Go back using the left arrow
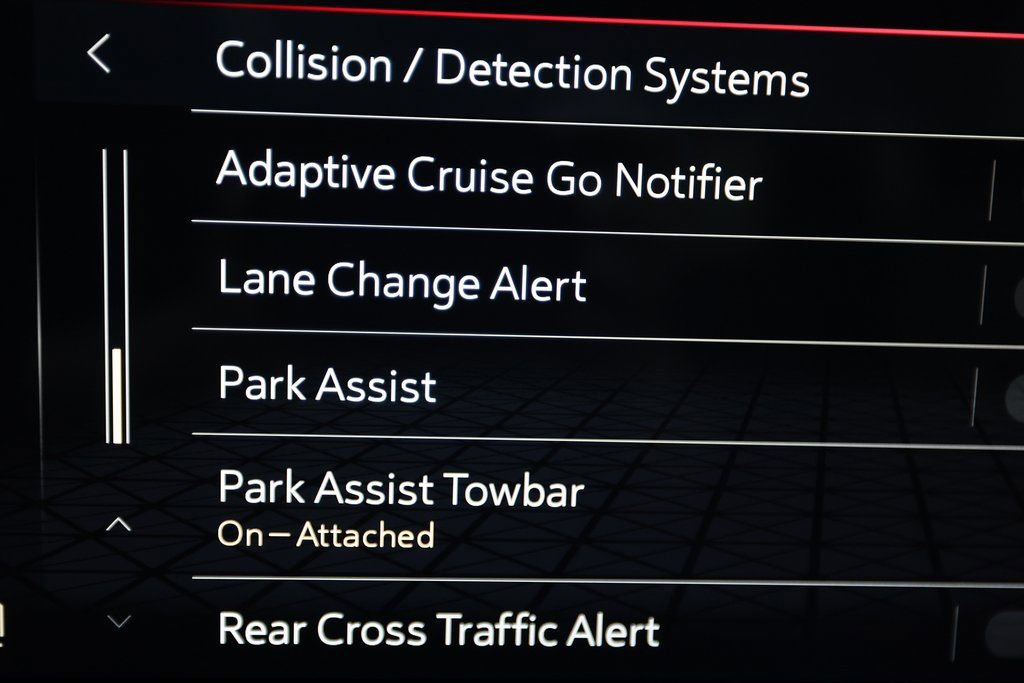 (x=98, y=54)
